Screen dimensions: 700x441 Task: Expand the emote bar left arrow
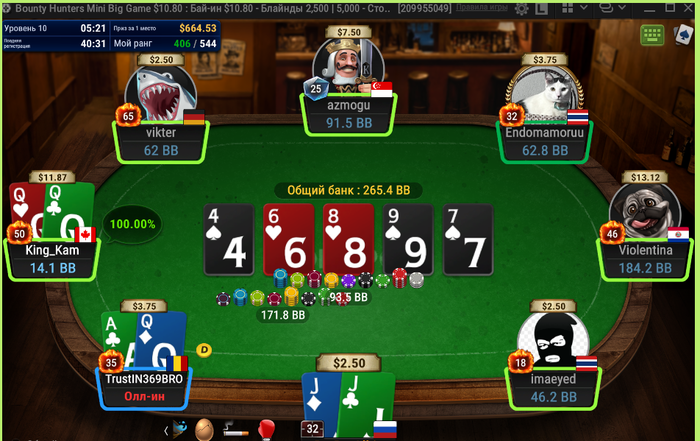click(167, 430)
